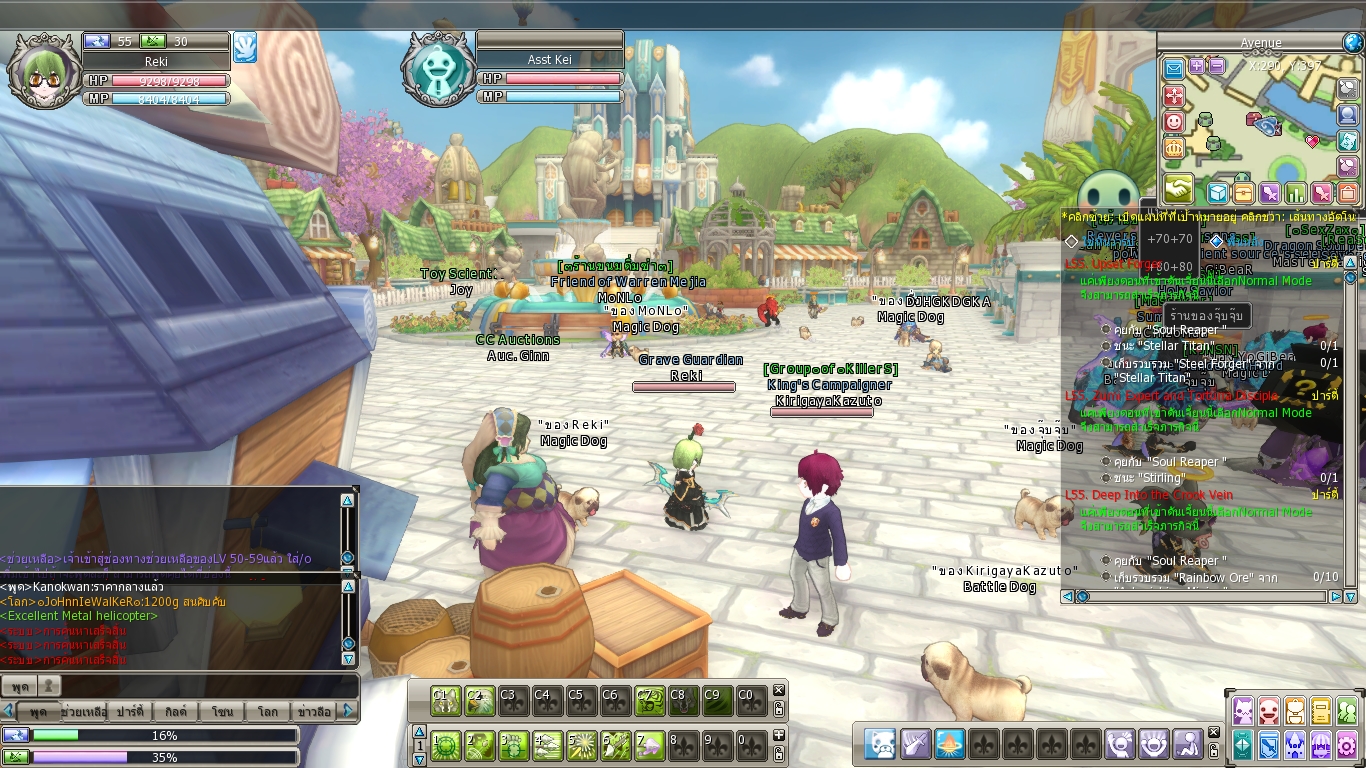
Task: Zoom in the minimap with plus button
Action: click(1197, 67)
